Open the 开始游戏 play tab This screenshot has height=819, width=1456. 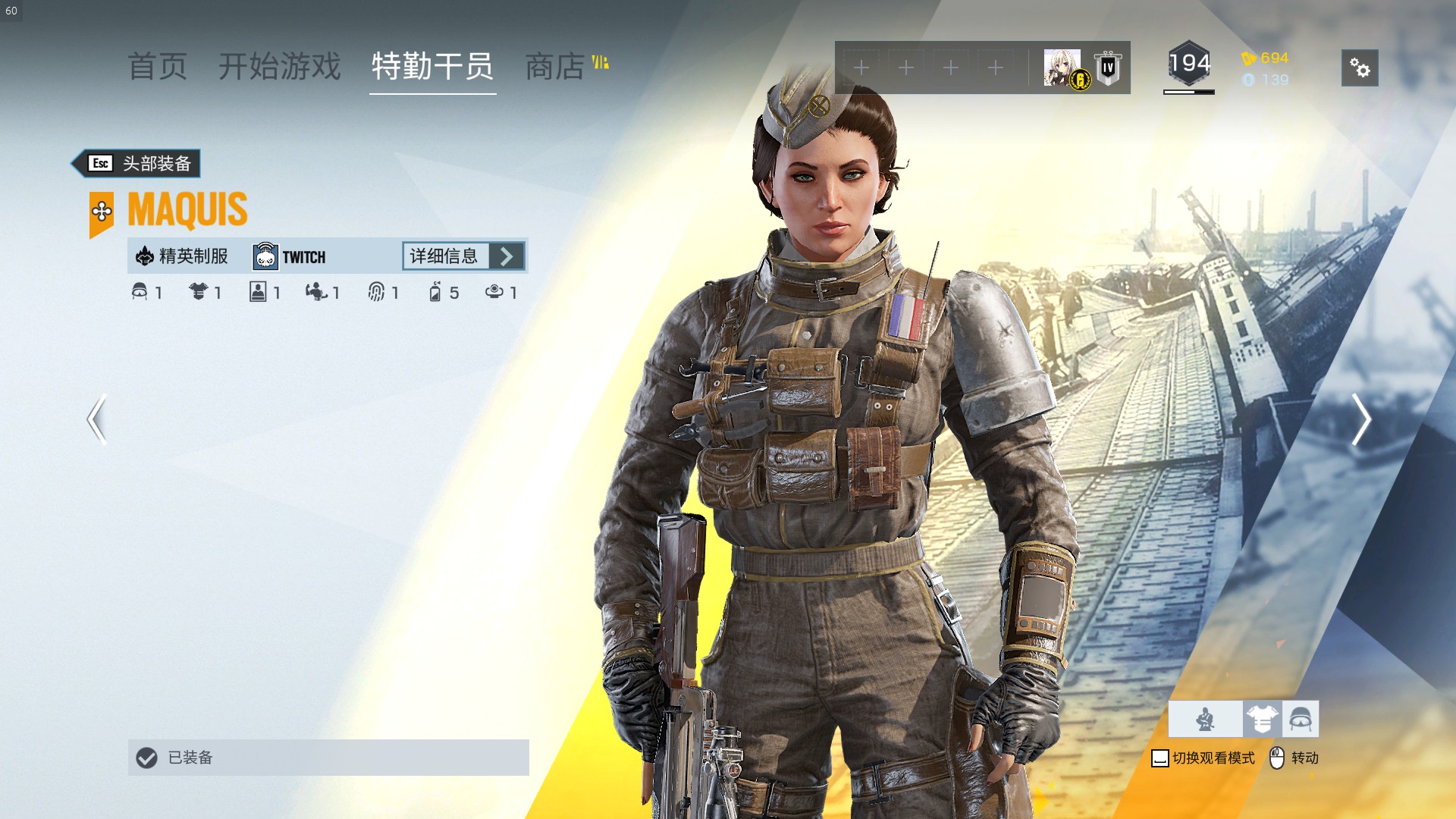tap(279, 67)
